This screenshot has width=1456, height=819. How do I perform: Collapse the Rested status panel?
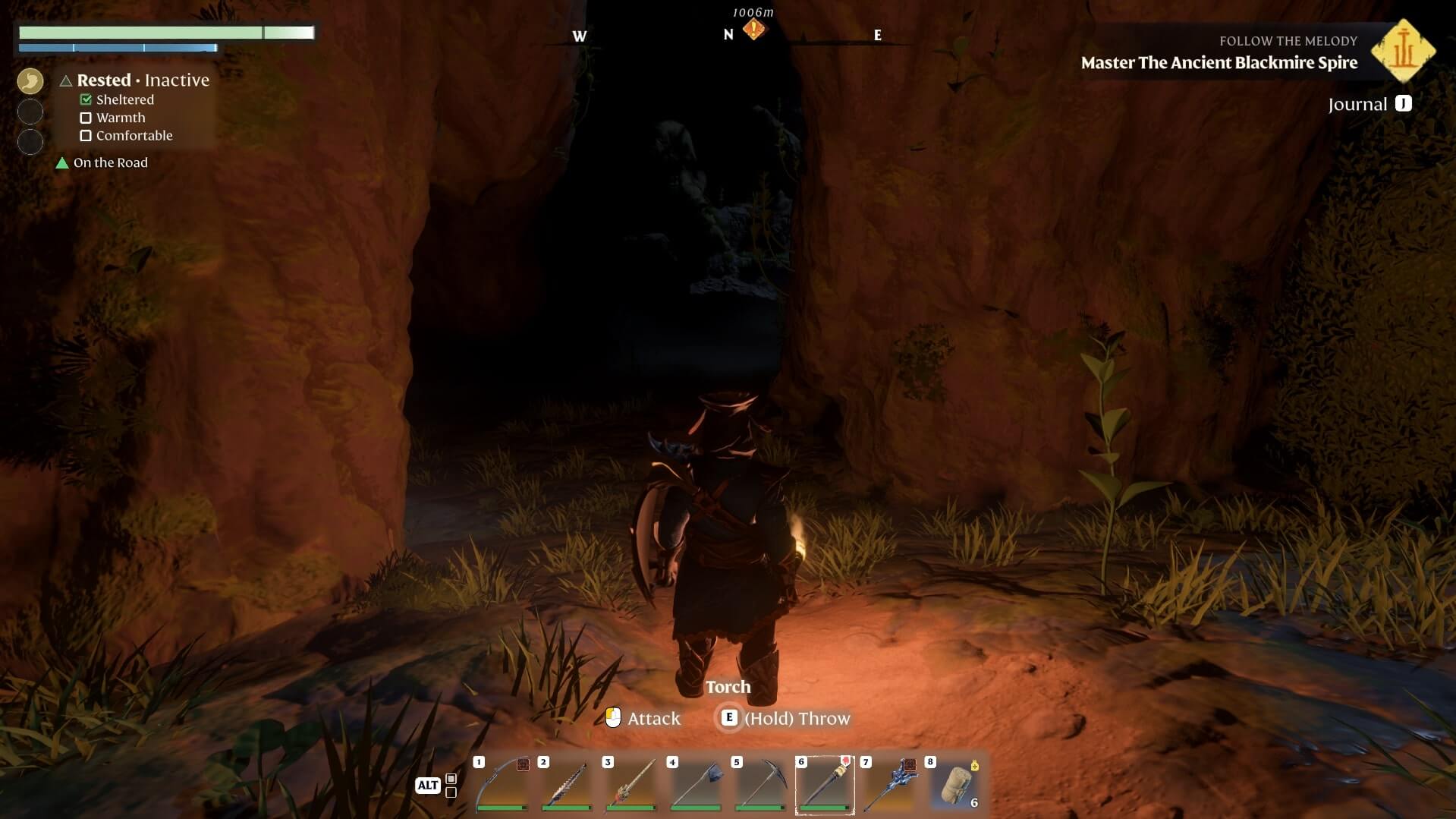point(66,80)
